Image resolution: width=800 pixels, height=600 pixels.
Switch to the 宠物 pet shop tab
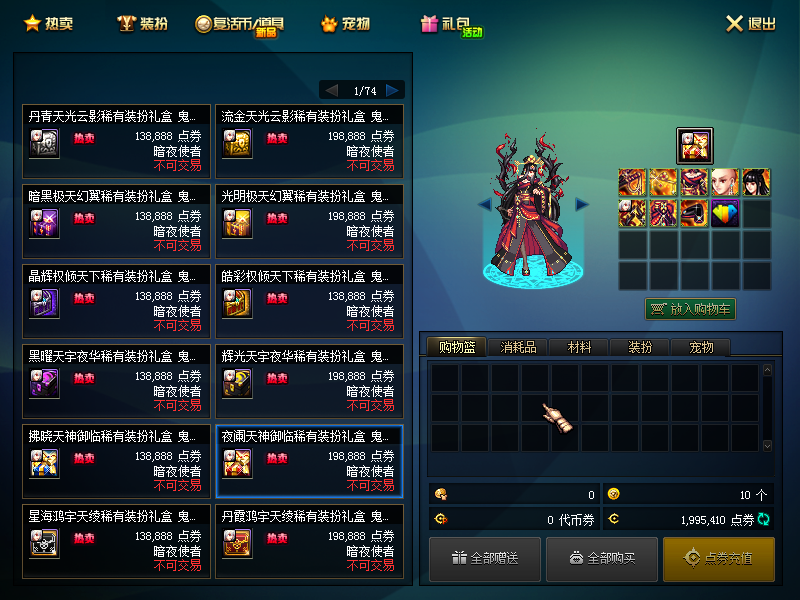click(345, 23)
